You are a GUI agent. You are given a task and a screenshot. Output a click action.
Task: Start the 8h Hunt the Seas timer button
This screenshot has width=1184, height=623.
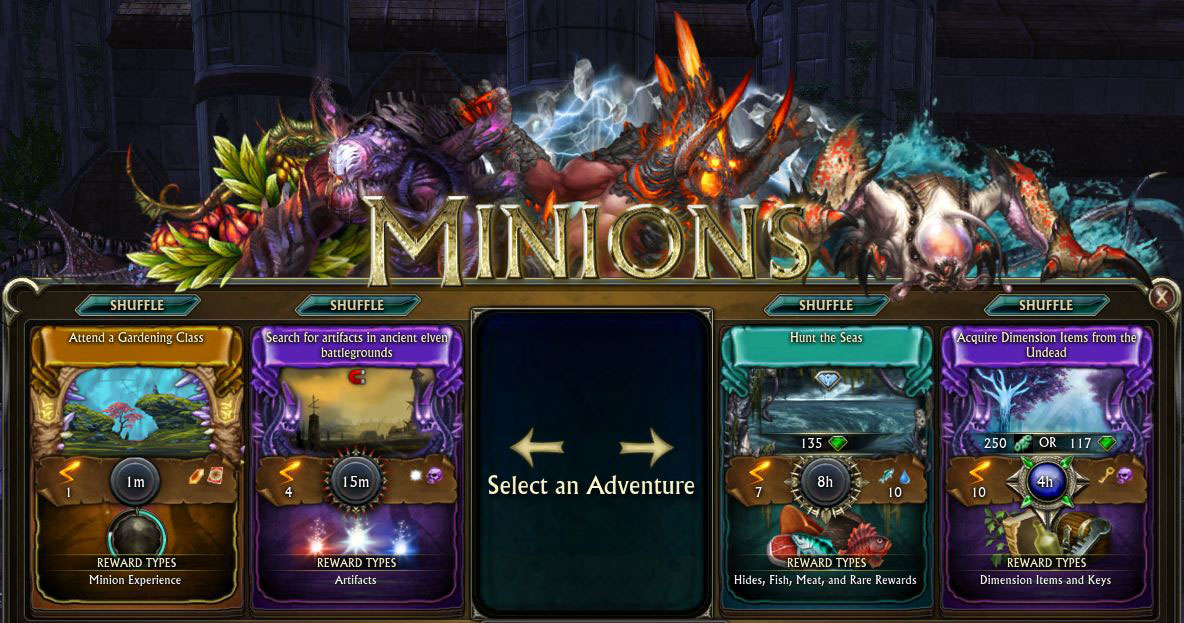tap(825, 481)
